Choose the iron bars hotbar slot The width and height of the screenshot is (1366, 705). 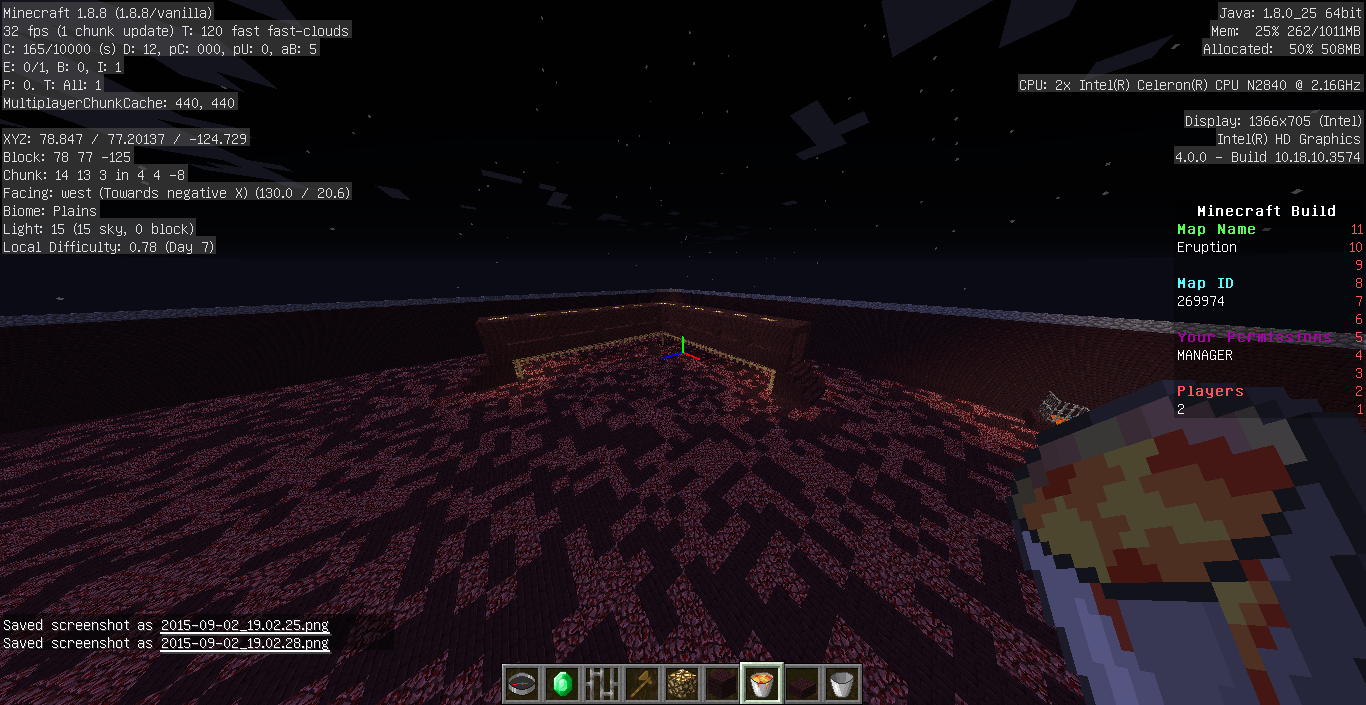603,684
